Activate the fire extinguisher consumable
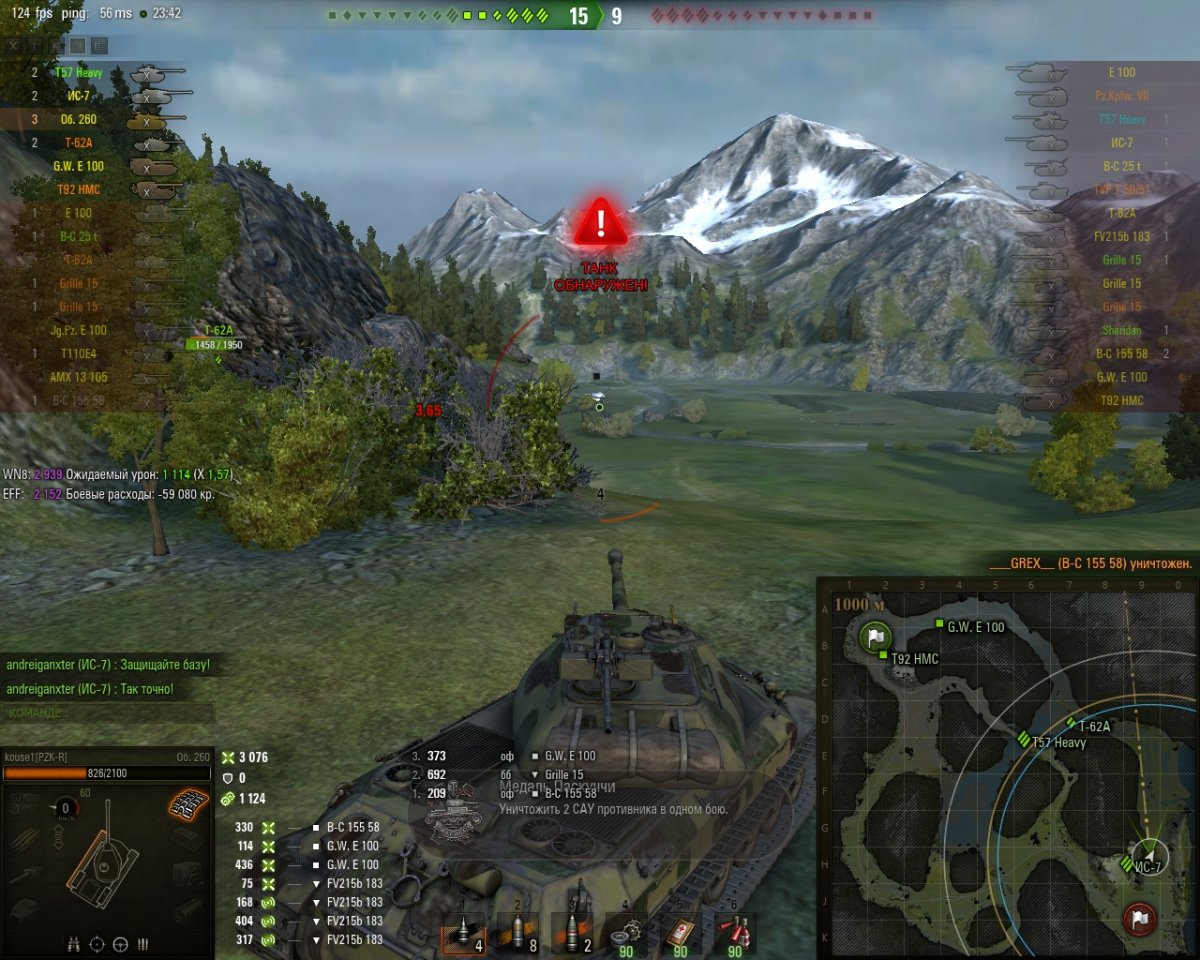This screenshot has width=1200, height=960. [734, 933]
